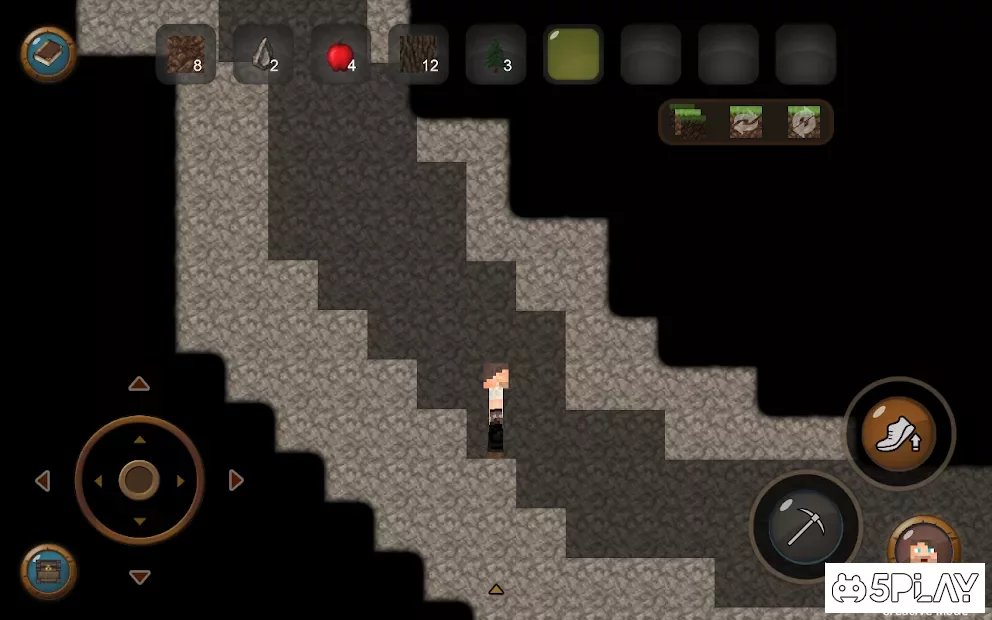The height and width of the screenshot is (620, 992).
Task: Select the wood bark hotbar slot
Action: pyautogui.click(x=418, y=54)
